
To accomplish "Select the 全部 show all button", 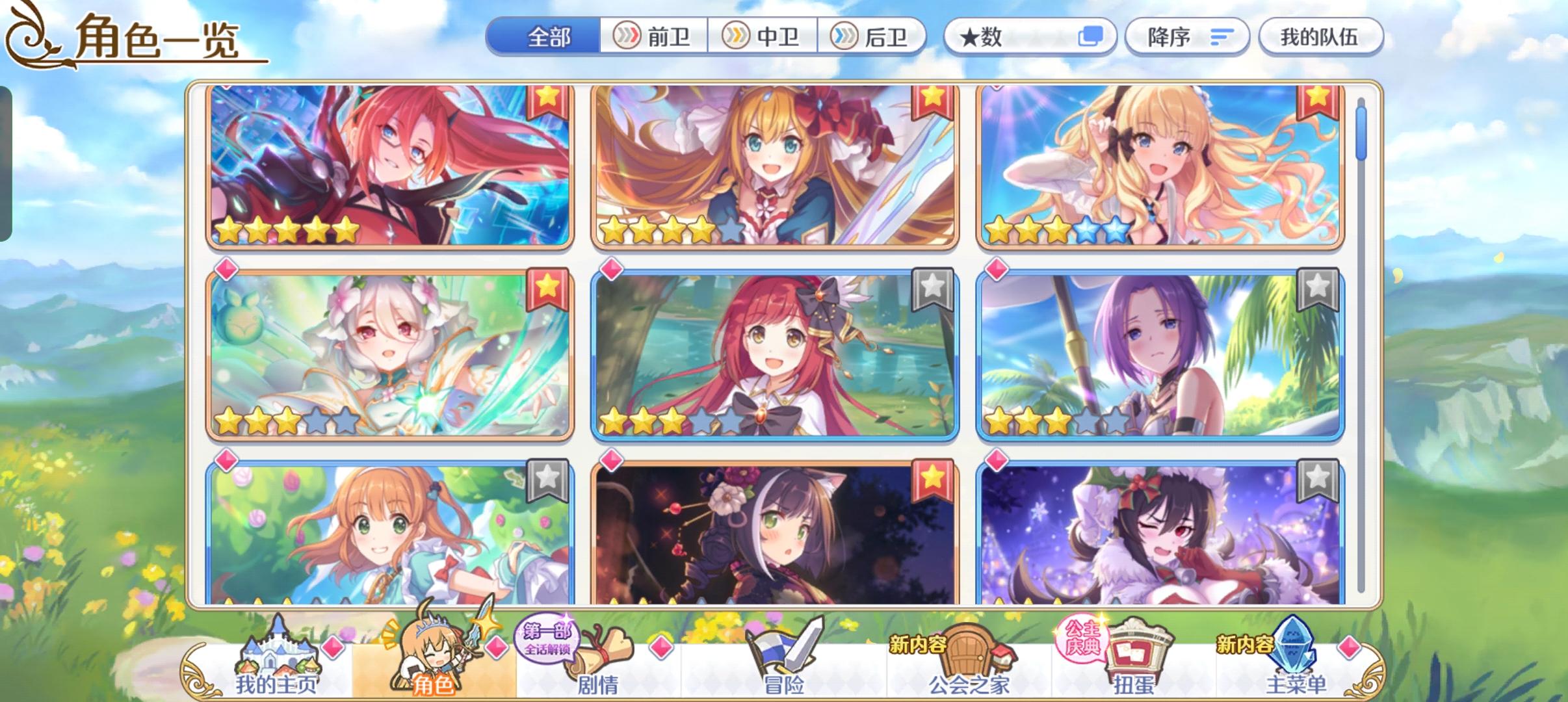I will pyautogui.click(x=549, y=37).
